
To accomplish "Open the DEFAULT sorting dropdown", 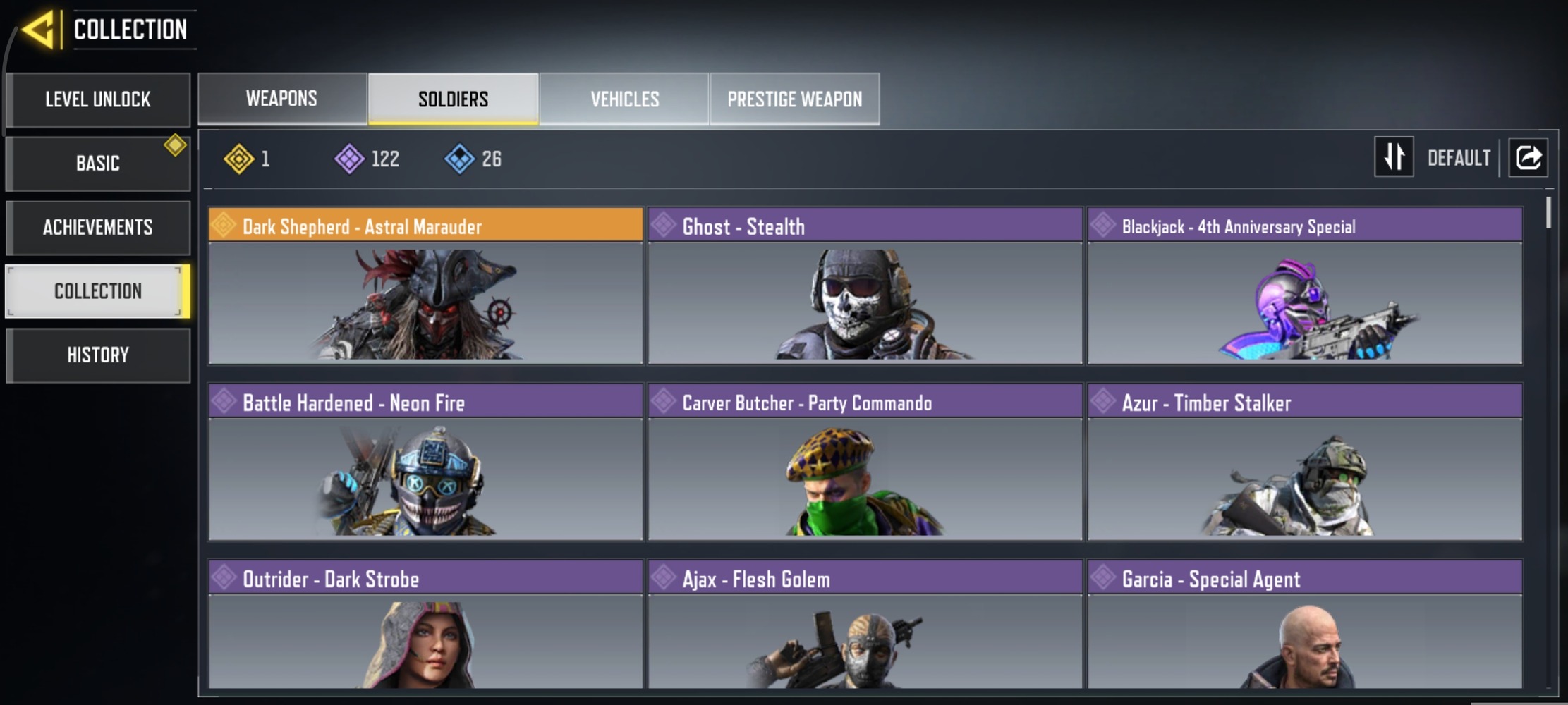I will pos(1459,157).
